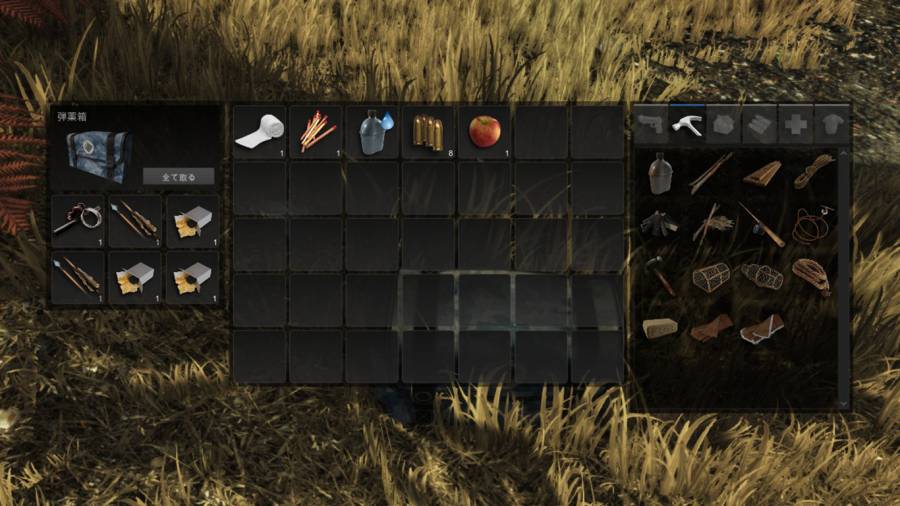Select the coiled rope recipe
The width and height of the screenshot is (900, 506).
813,171
